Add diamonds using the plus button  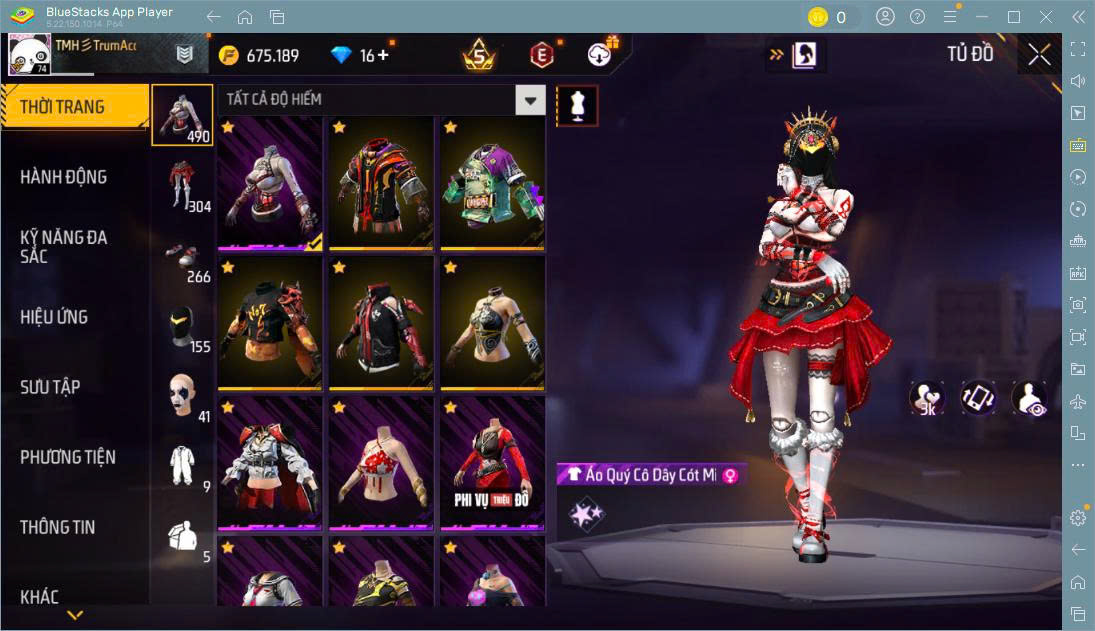pos(382,55)
